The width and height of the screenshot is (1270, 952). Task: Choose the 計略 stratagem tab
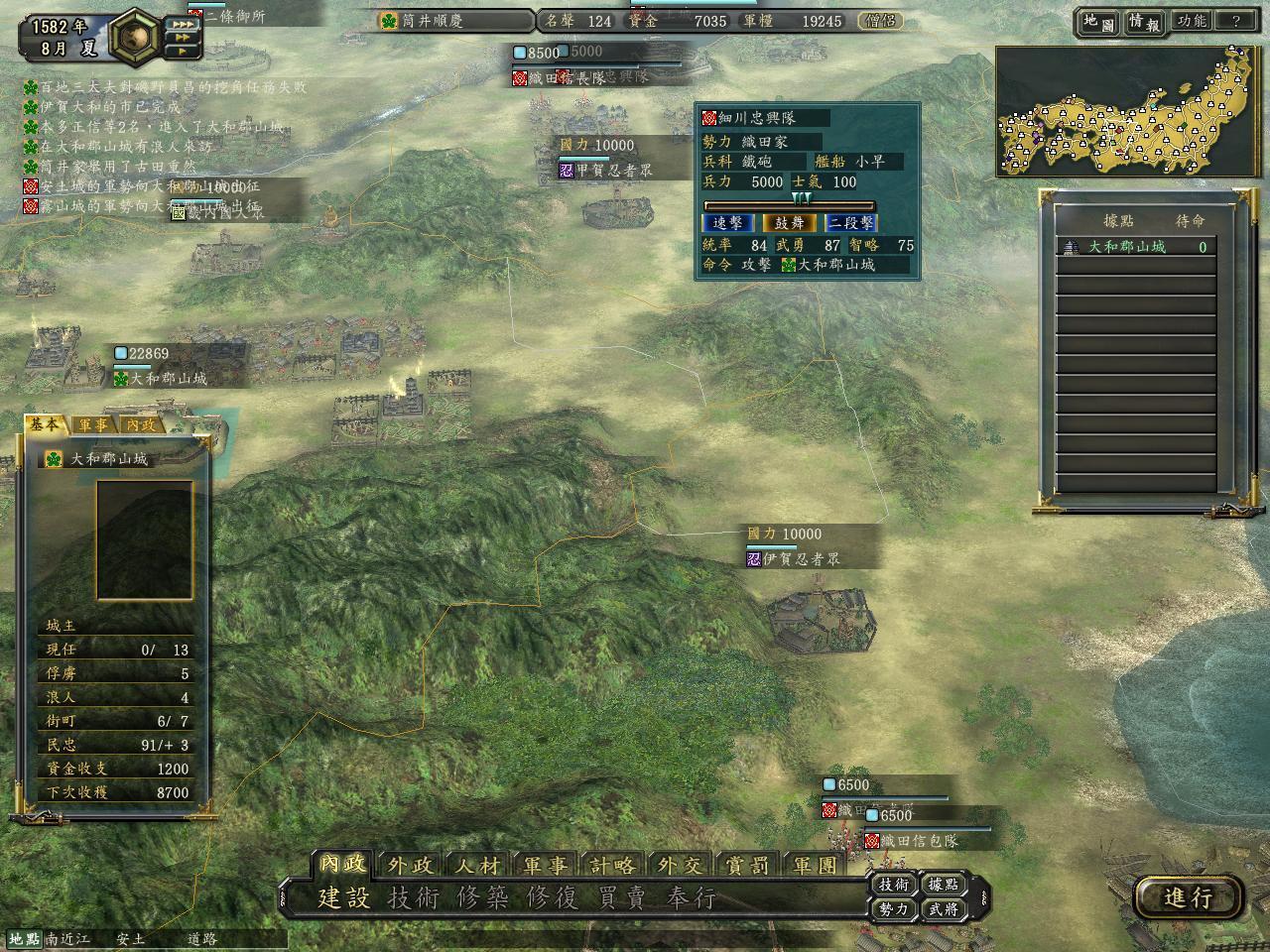(612, 866)
